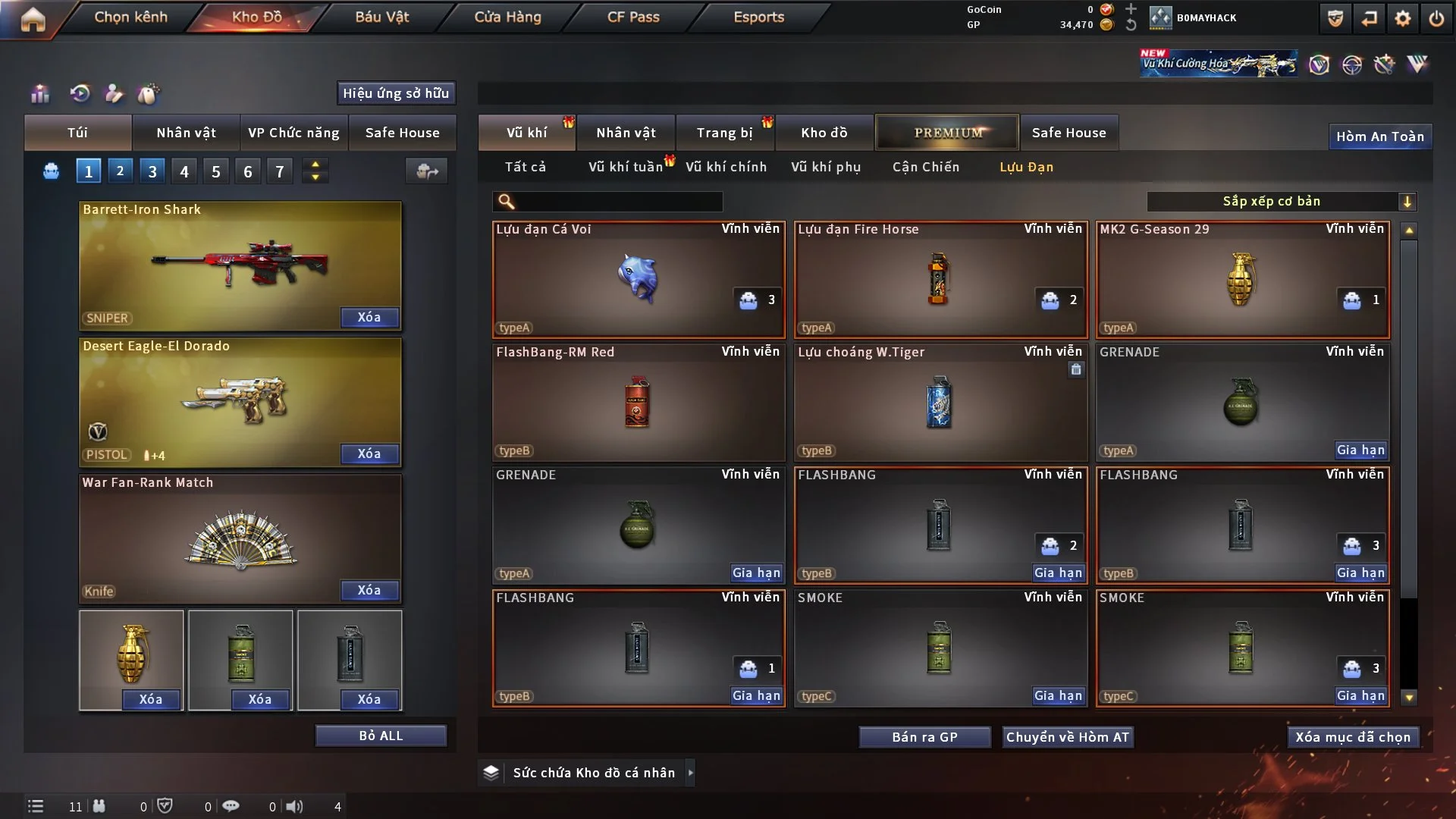Choose the MK2 G-Season 29 grenade
This screenshot has width=1456, height=819.
coord(1242,279)
